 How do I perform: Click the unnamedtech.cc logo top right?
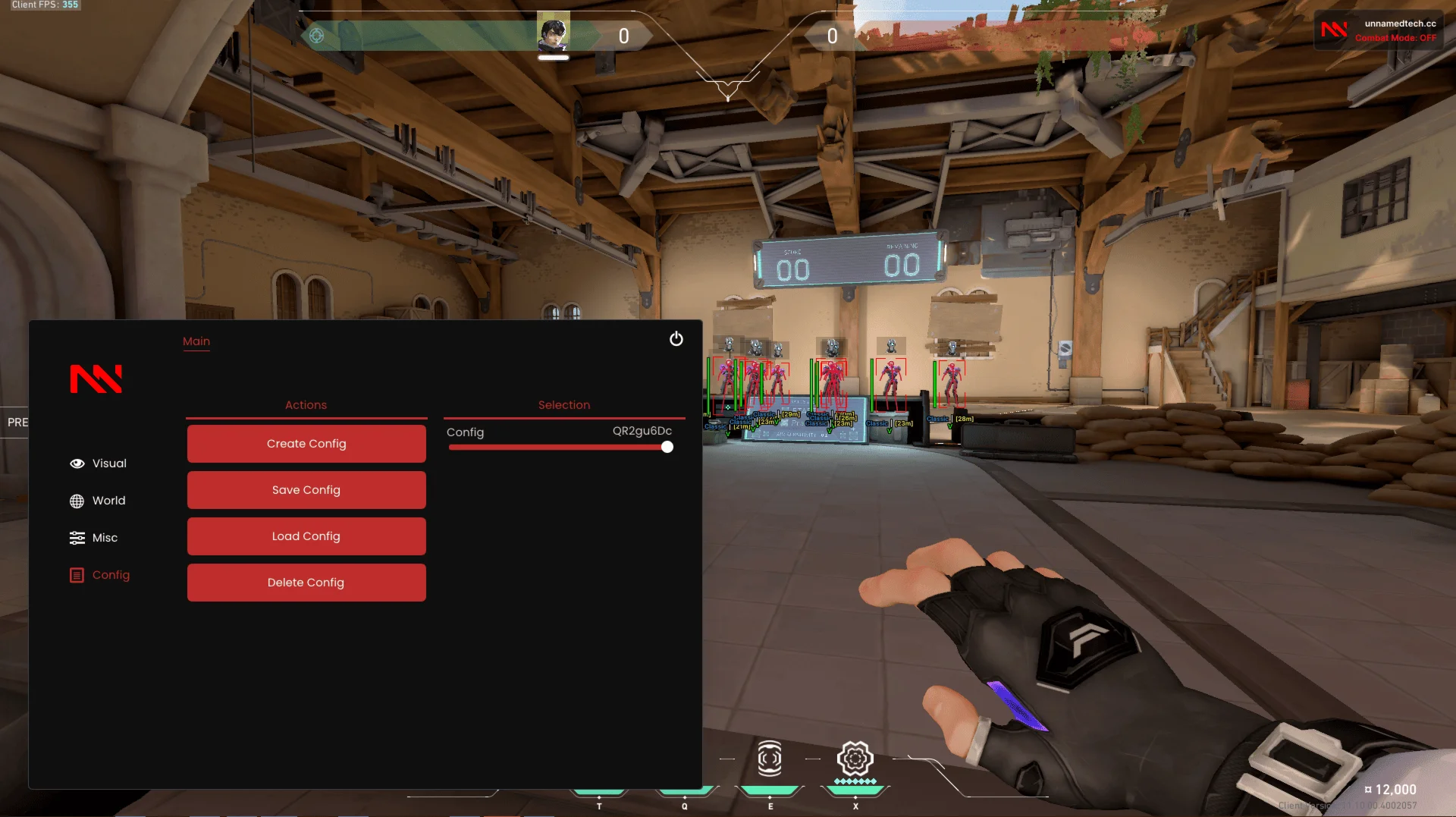1334,30
